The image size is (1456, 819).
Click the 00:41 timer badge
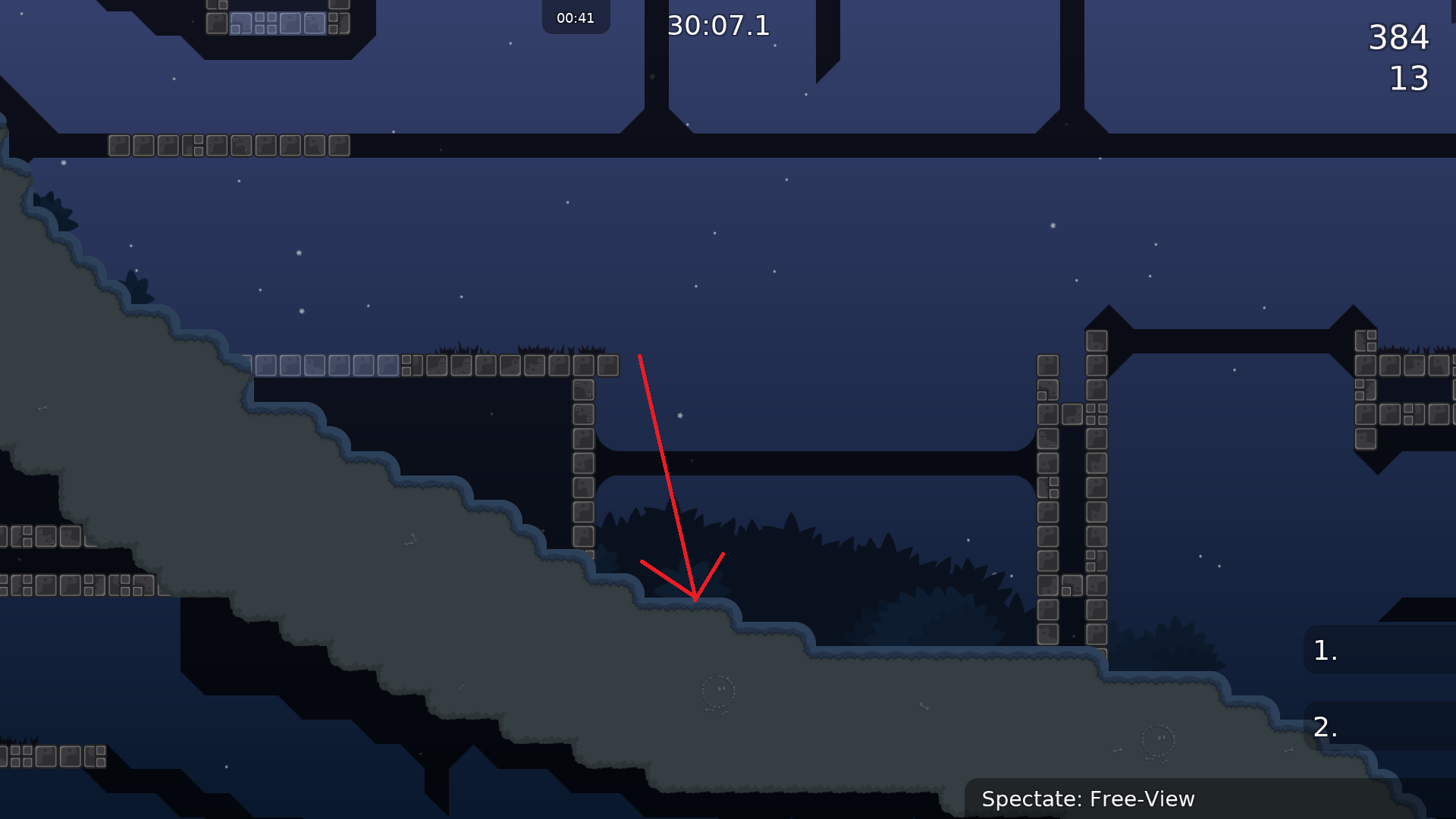576,17
